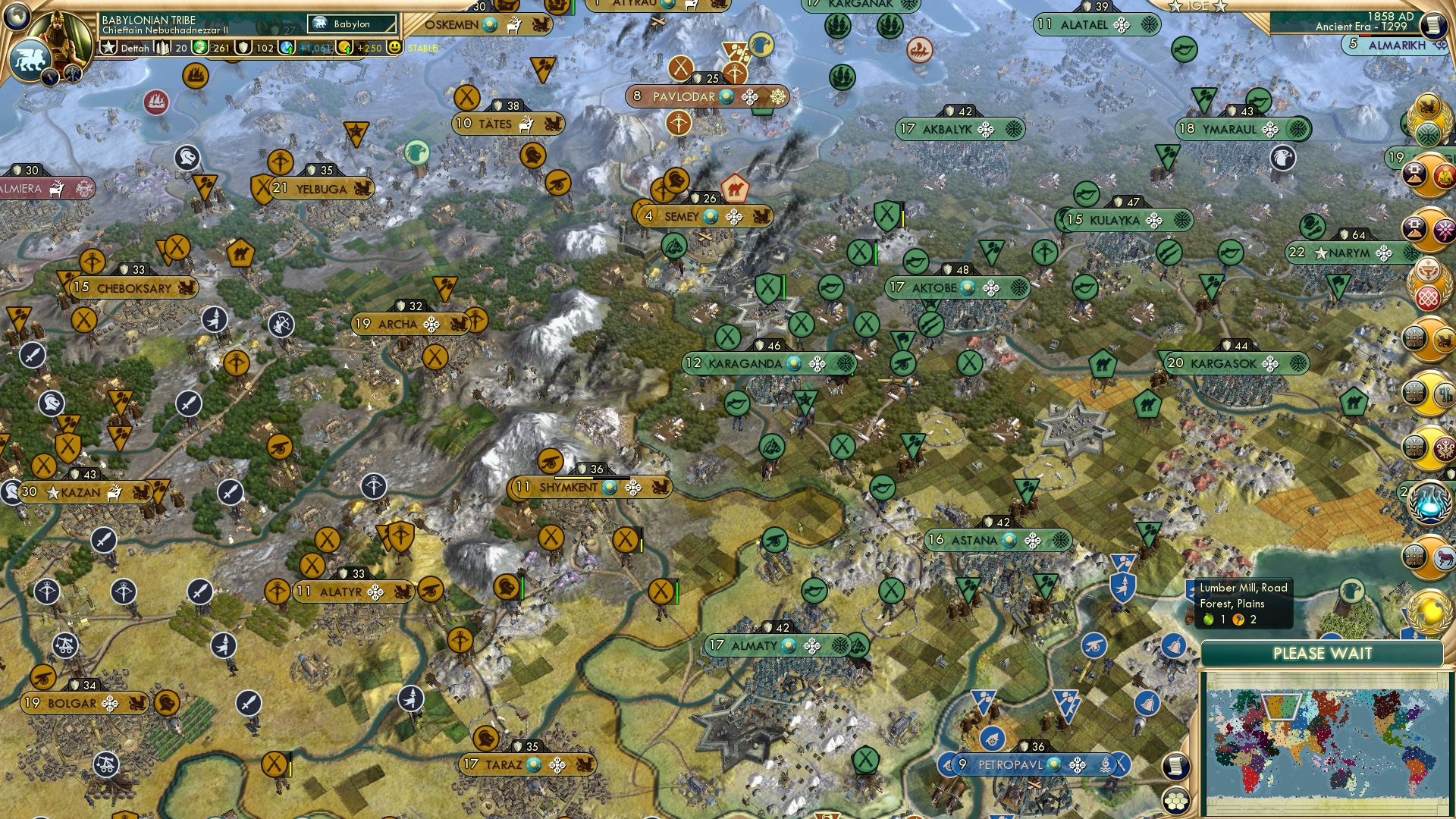Click the notification icon beside the 1858 AD counter

click(x=1435, y=24)
